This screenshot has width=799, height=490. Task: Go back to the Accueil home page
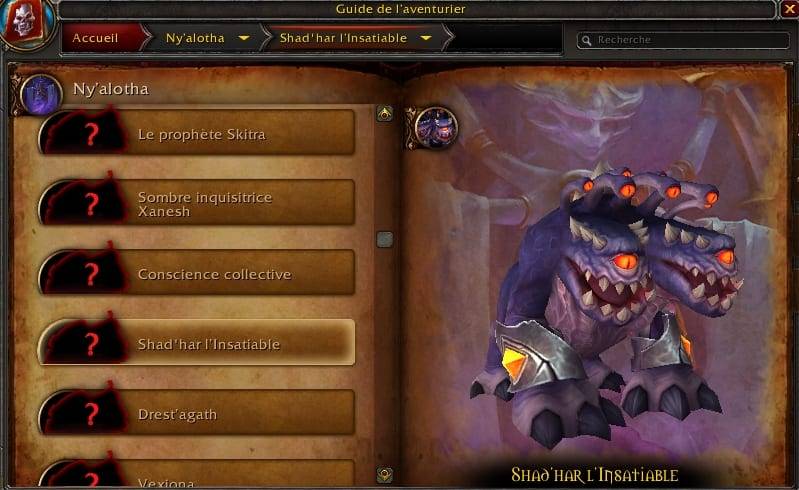point(96,39)
